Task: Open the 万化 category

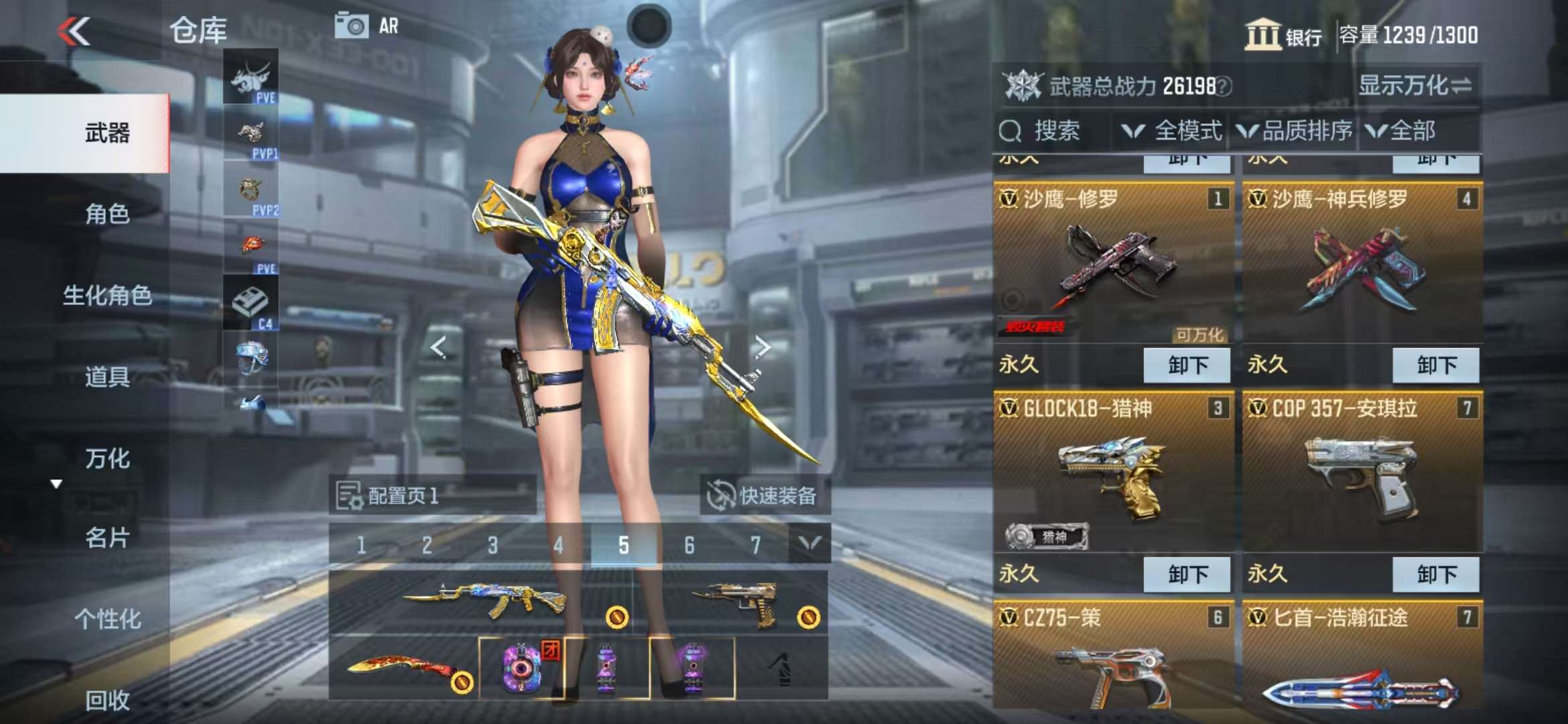Action: coord(107,459)
